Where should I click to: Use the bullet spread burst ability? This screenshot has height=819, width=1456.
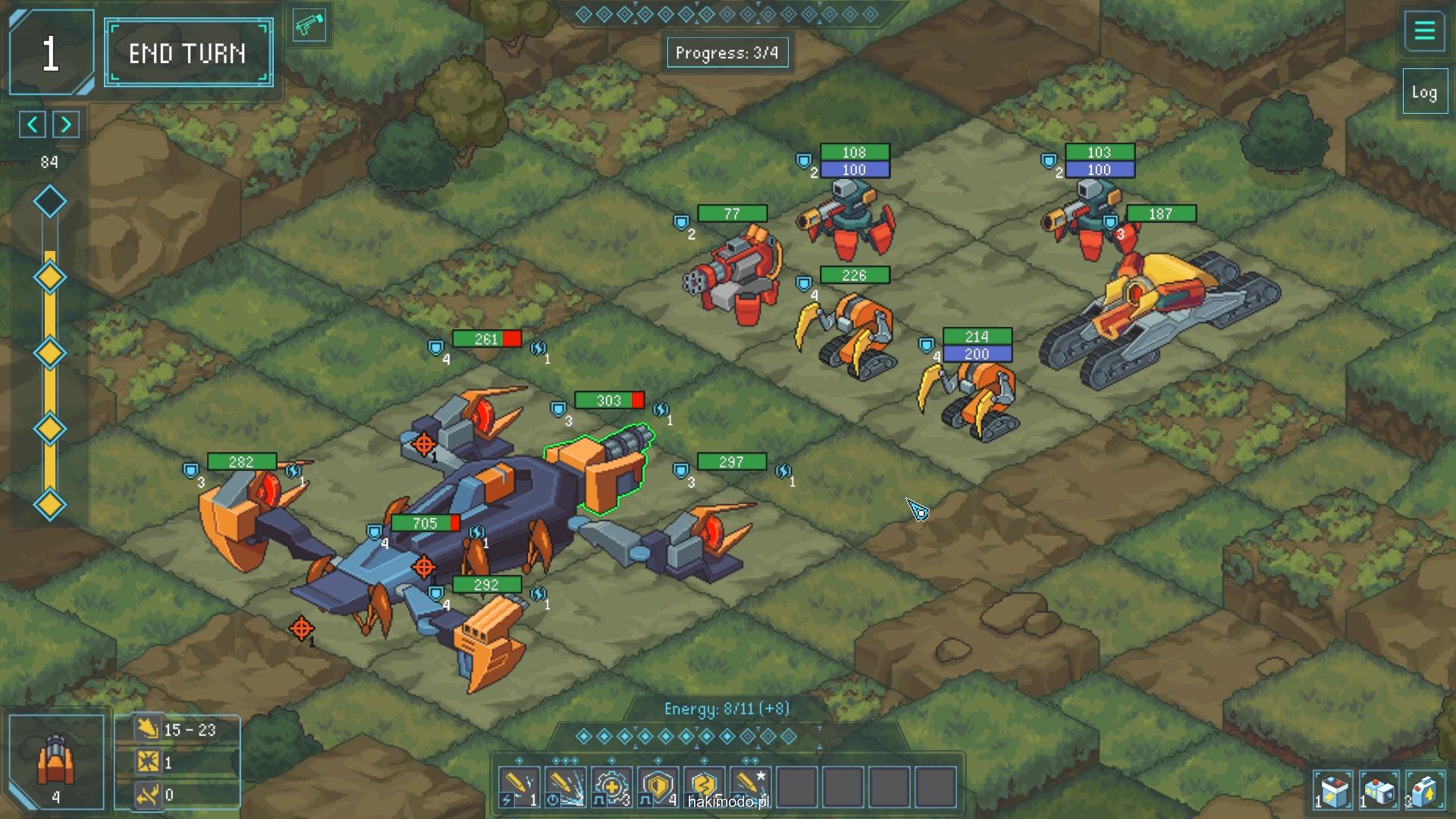(565, 787)
